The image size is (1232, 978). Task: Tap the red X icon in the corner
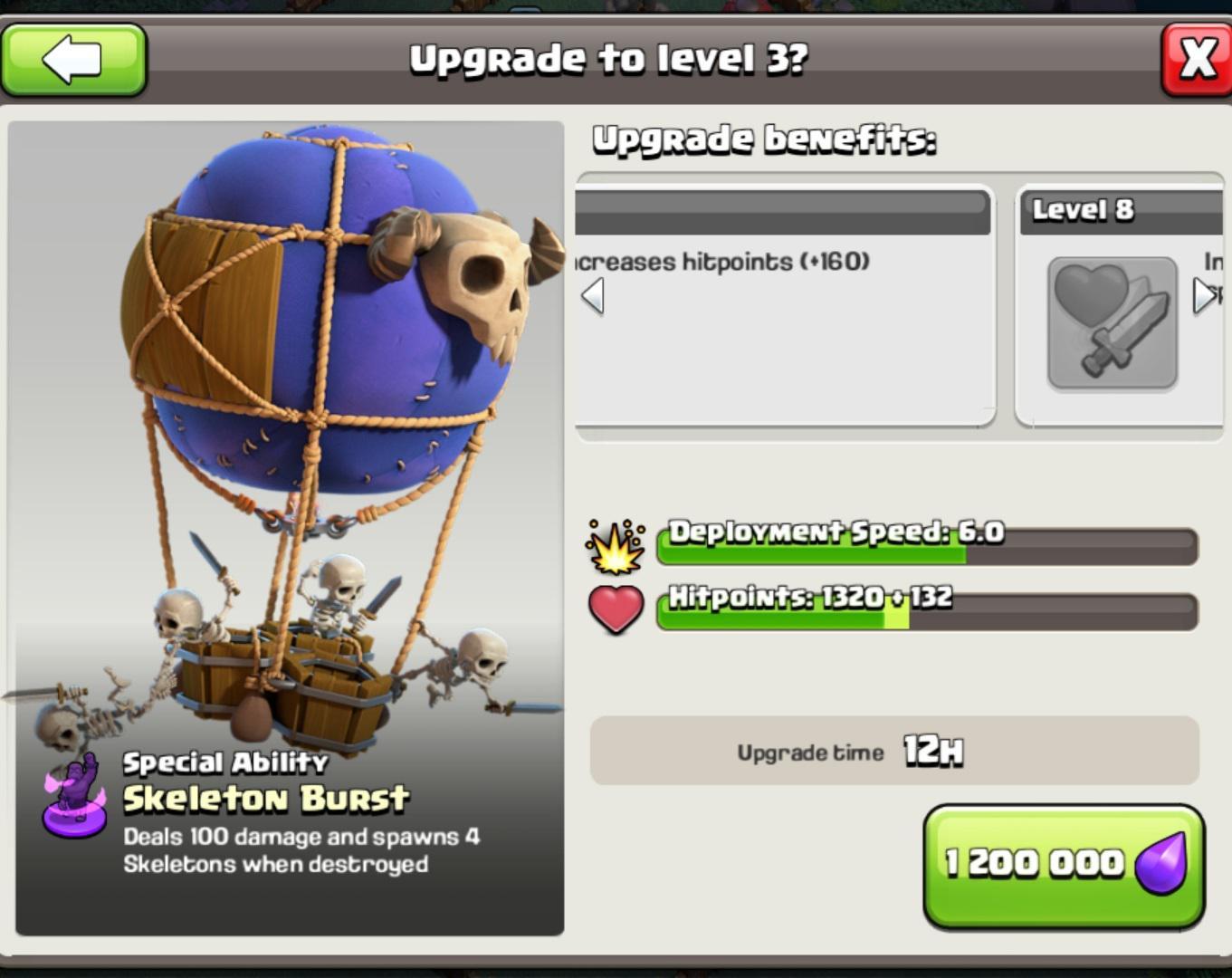tap(1197, 61)
